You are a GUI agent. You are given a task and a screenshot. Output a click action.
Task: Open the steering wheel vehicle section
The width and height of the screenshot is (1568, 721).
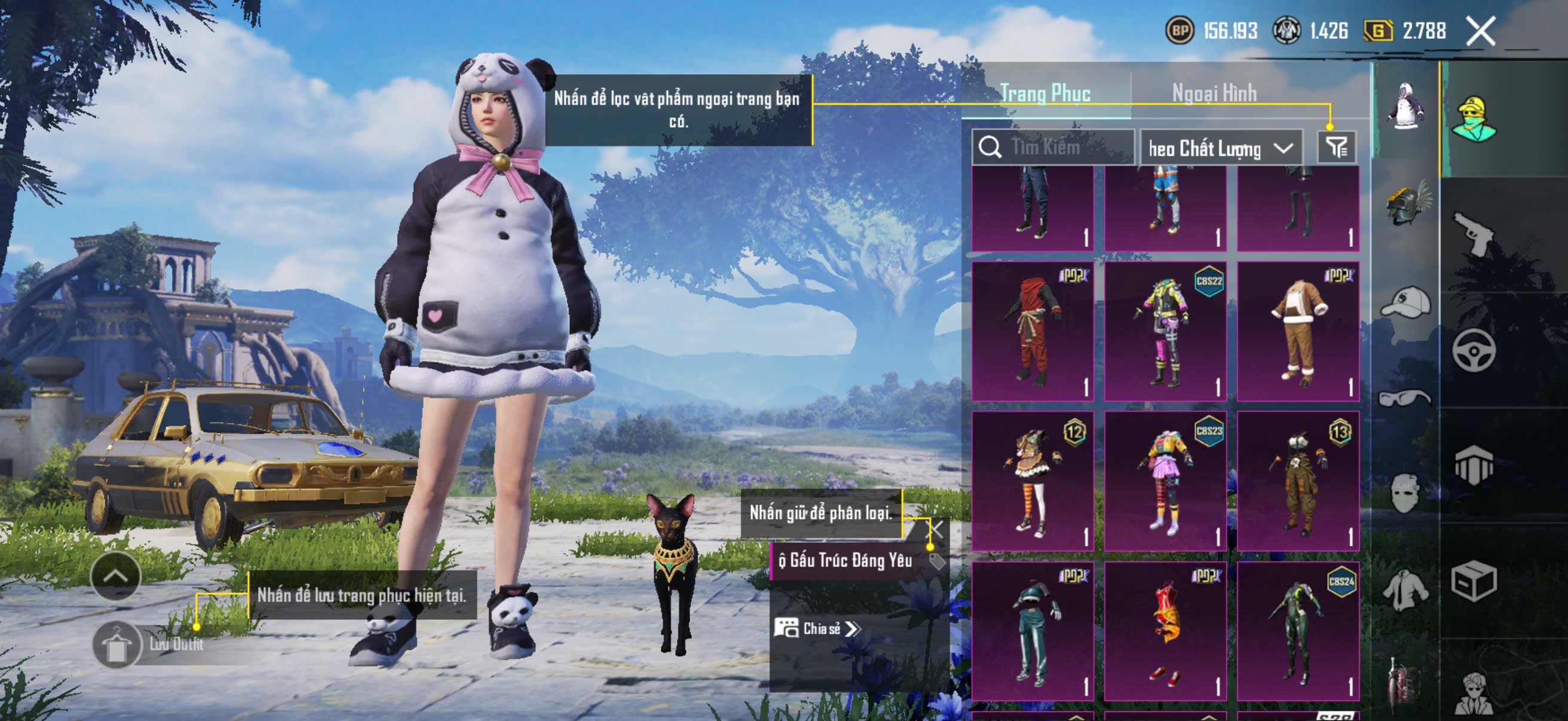point(1473,350)
